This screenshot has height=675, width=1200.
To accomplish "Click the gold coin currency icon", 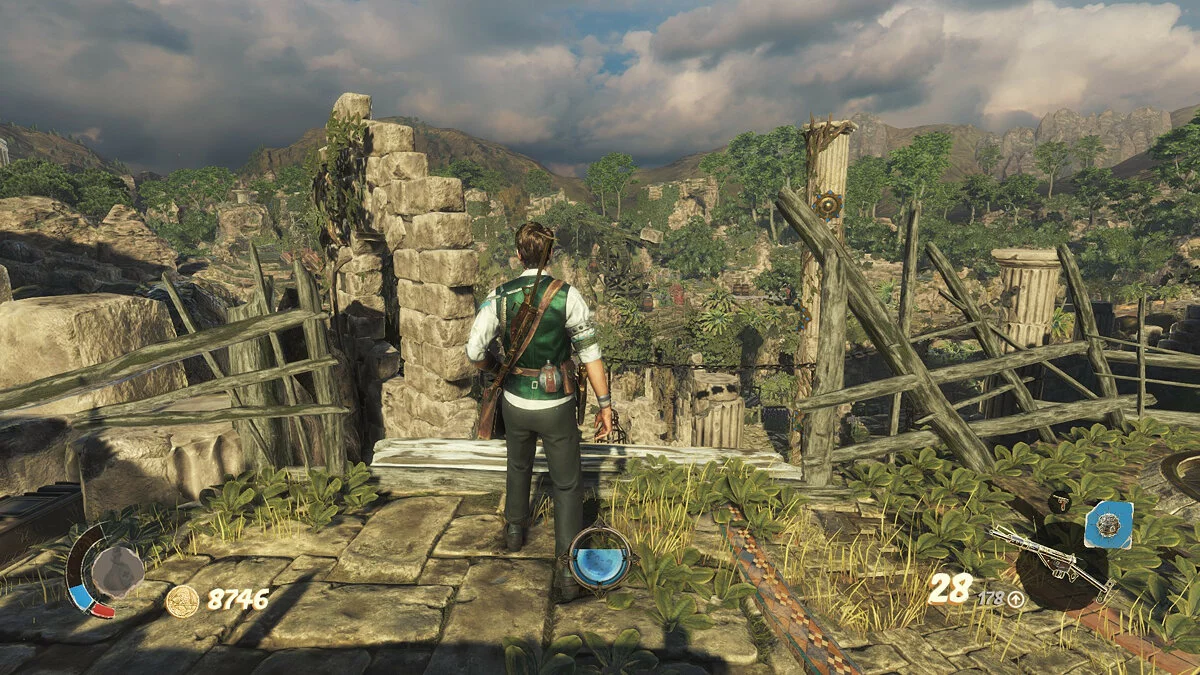I will pos(182,600).
